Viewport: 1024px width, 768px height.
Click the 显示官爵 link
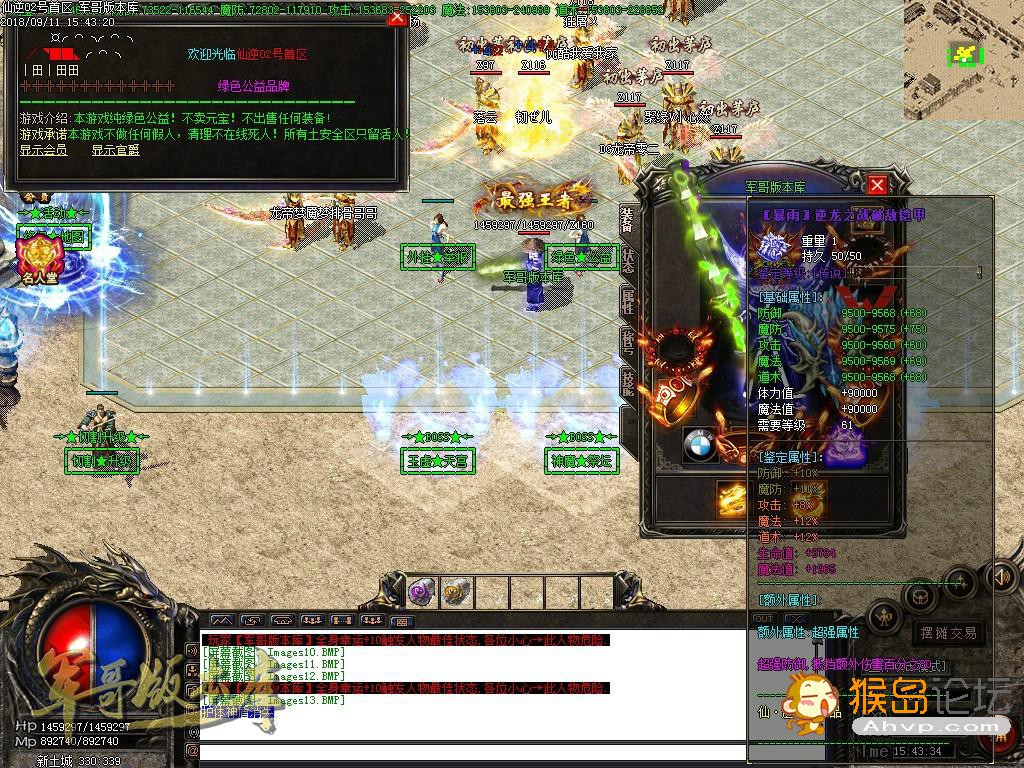point(115,151)
